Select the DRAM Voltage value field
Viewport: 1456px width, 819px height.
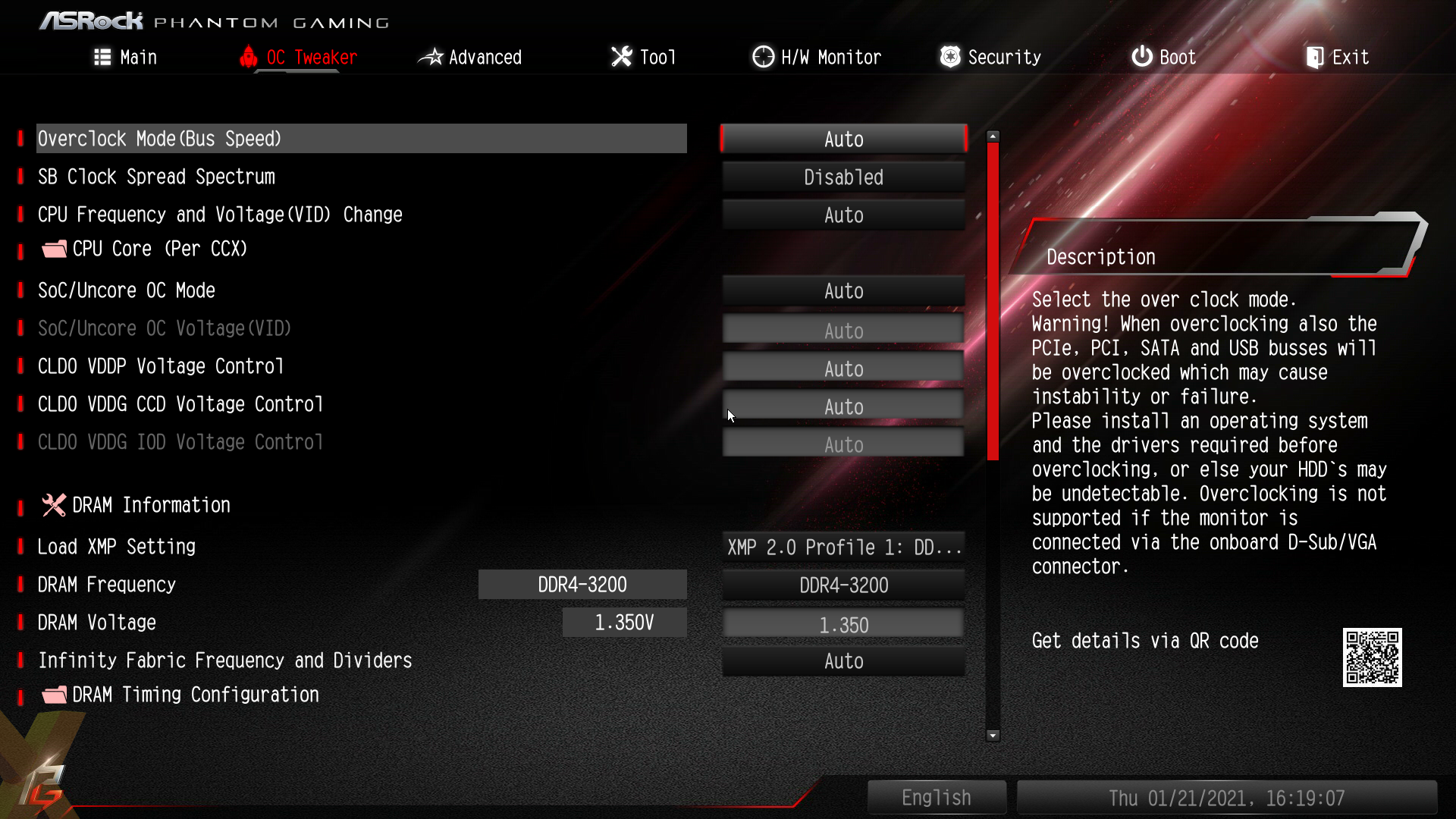tap(843, 623)
